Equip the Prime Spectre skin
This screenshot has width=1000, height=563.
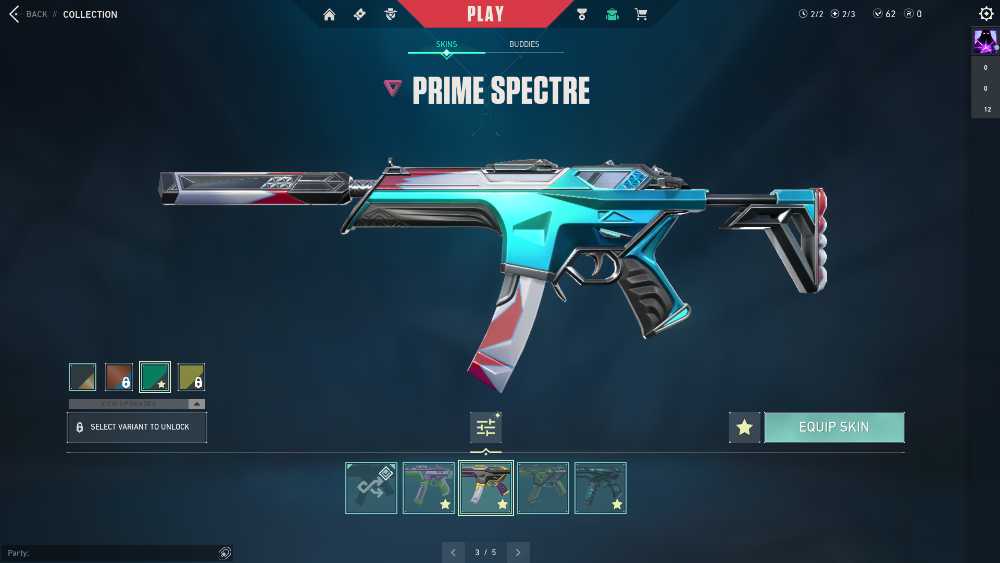pos(834,427)
